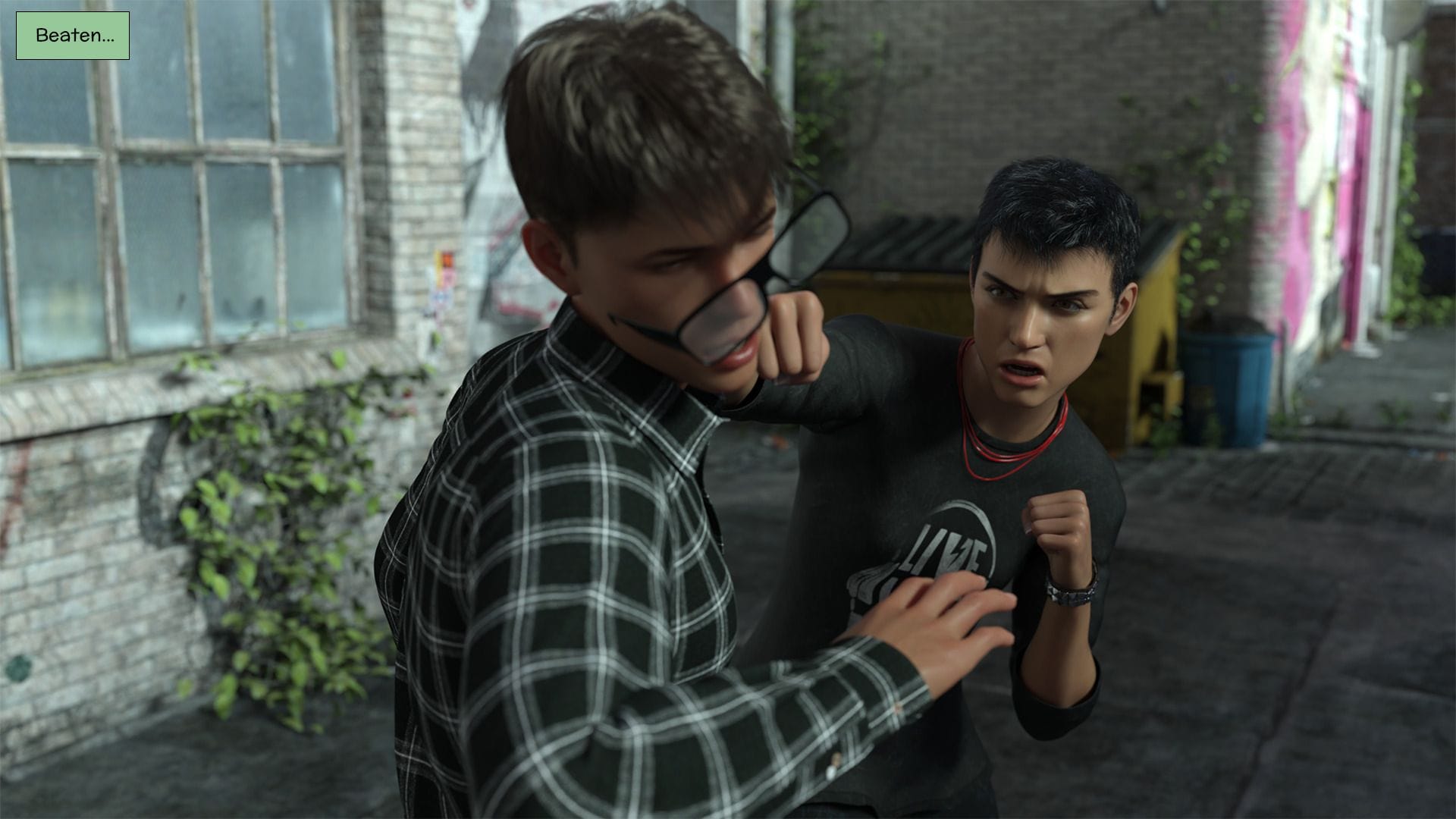Click the green "Beaten..." button

(73, 36)
